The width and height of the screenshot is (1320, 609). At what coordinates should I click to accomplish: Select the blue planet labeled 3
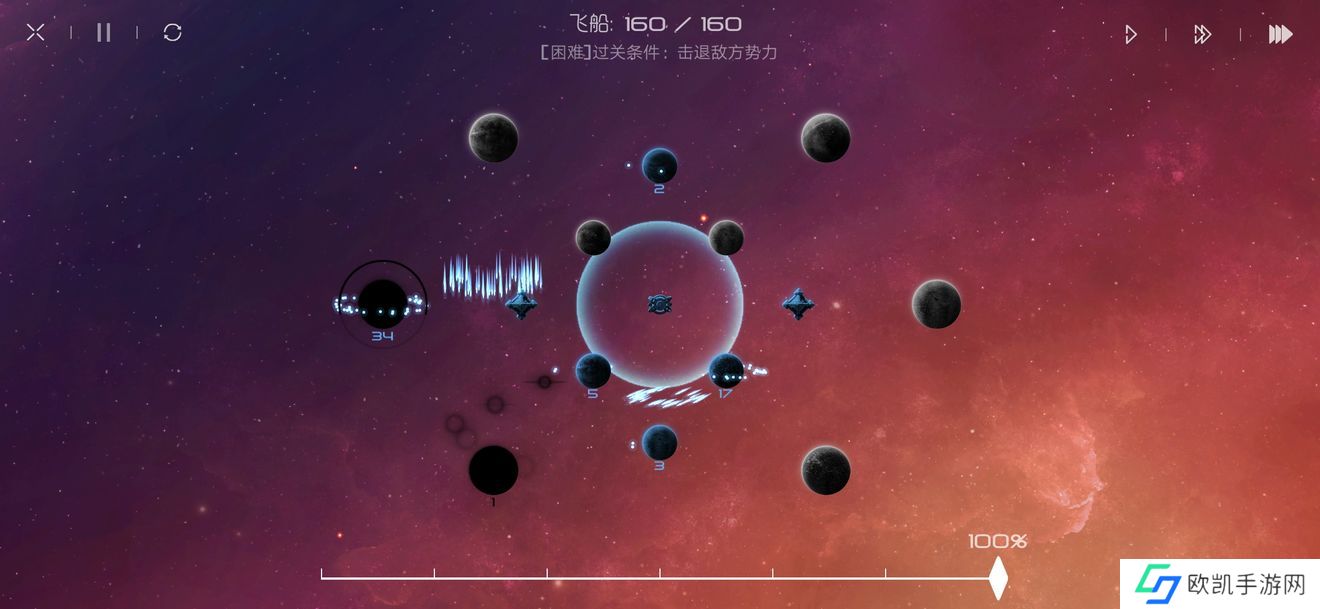(659, 442)
